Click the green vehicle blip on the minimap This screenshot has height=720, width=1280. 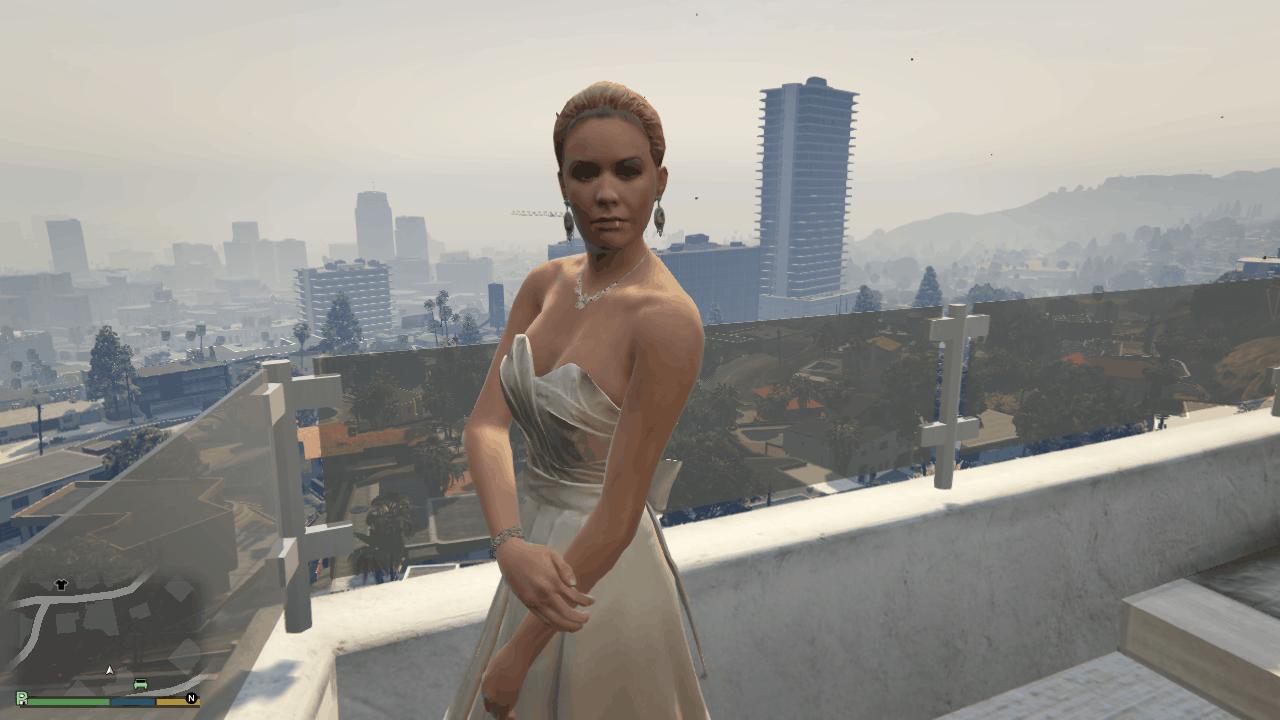coord(140,683)
